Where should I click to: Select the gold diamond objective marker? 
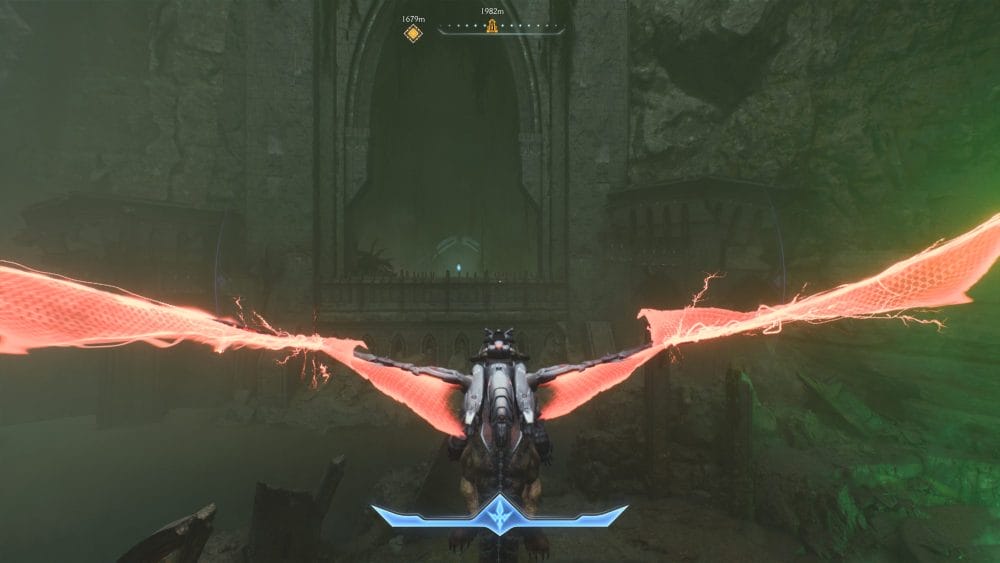(x=413, y=33)
